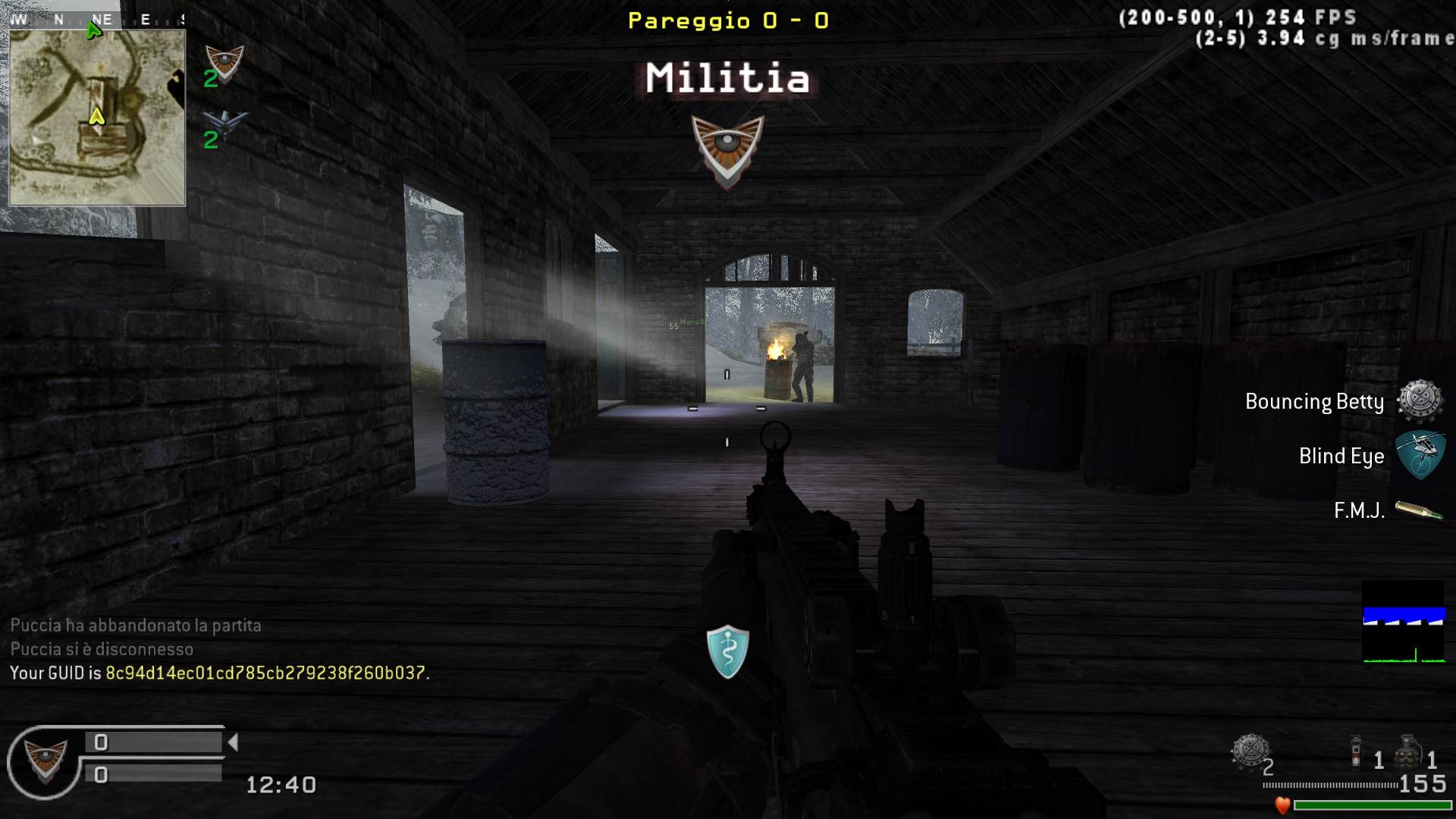Click the winged opposing team count emblem
This screenshot has height=819, width=1456.
coord(224,124)
